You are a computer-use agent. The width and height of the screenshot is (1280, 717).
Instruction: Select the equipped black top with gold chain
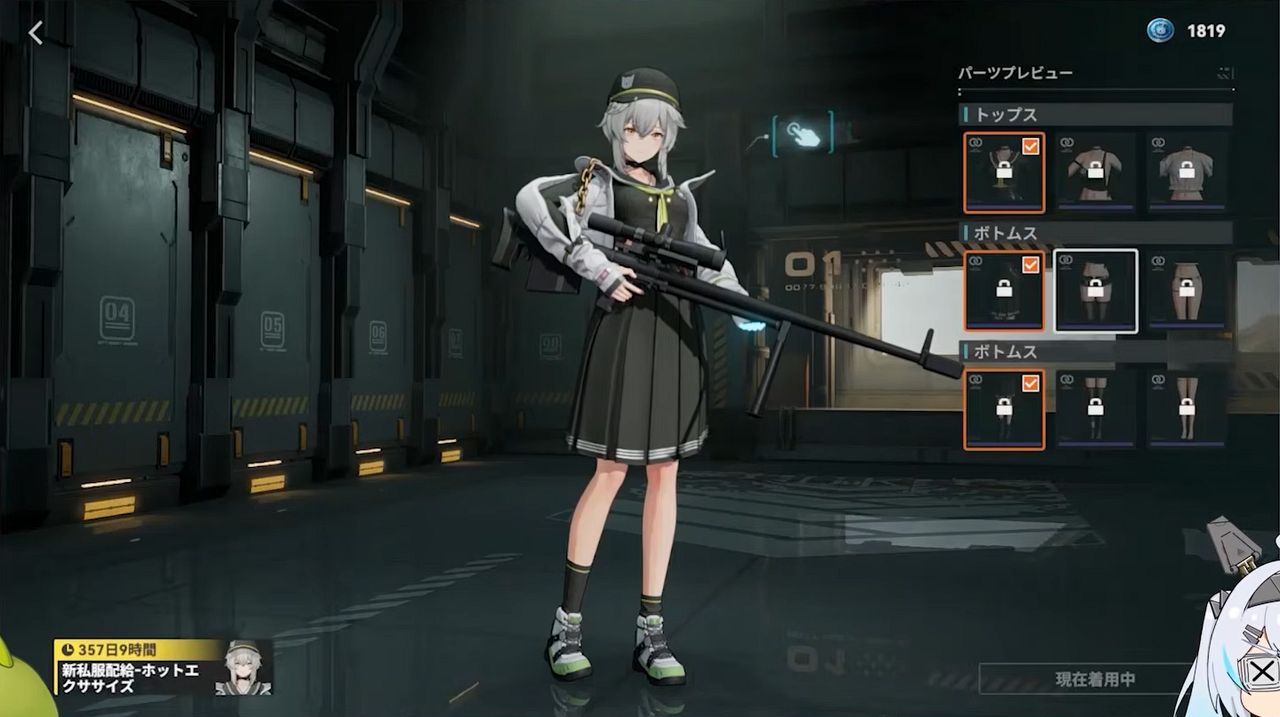click(x=1004, y=172)
